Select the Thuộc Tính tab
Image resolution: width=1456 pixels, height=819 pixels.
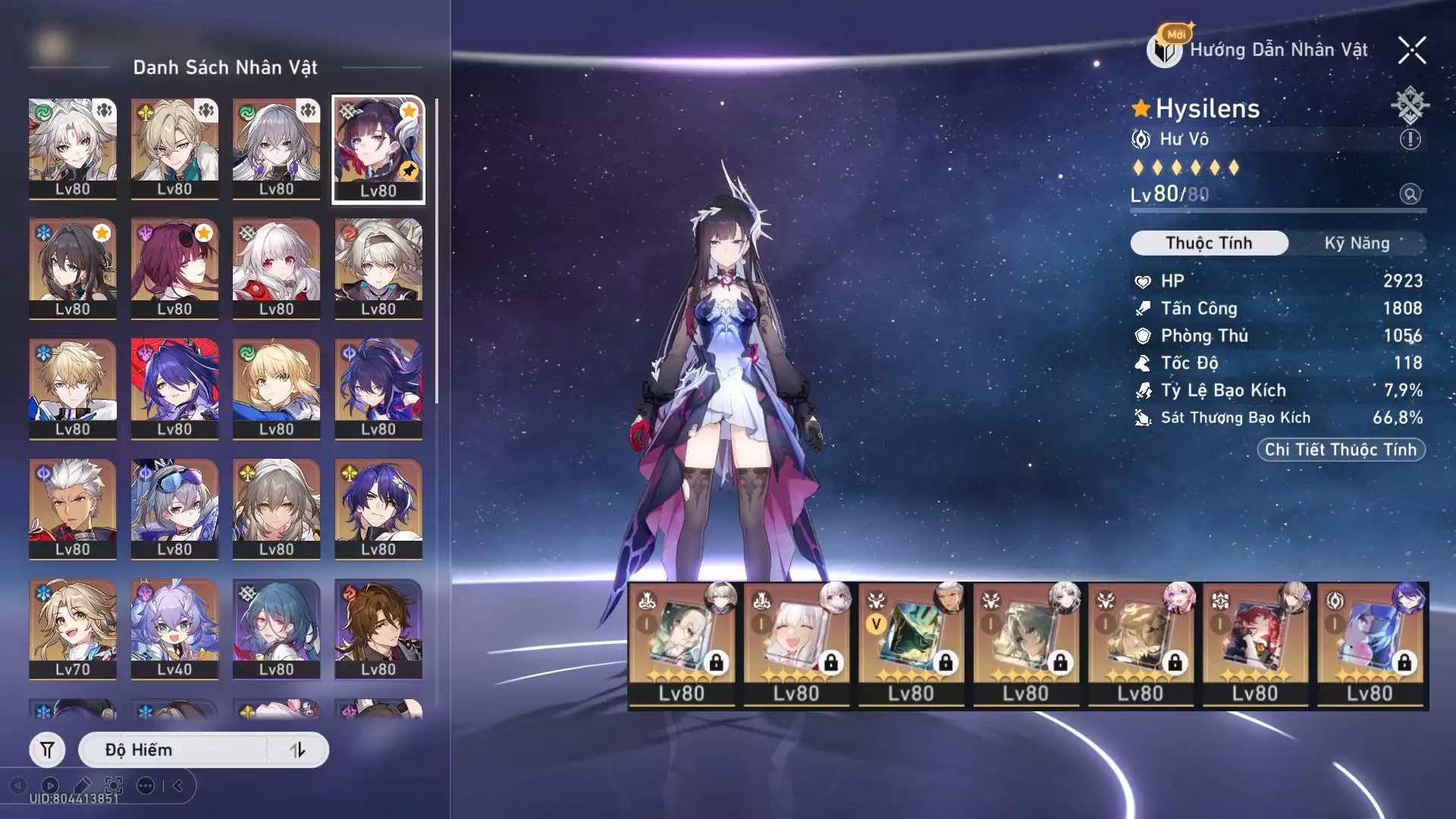1209,243
